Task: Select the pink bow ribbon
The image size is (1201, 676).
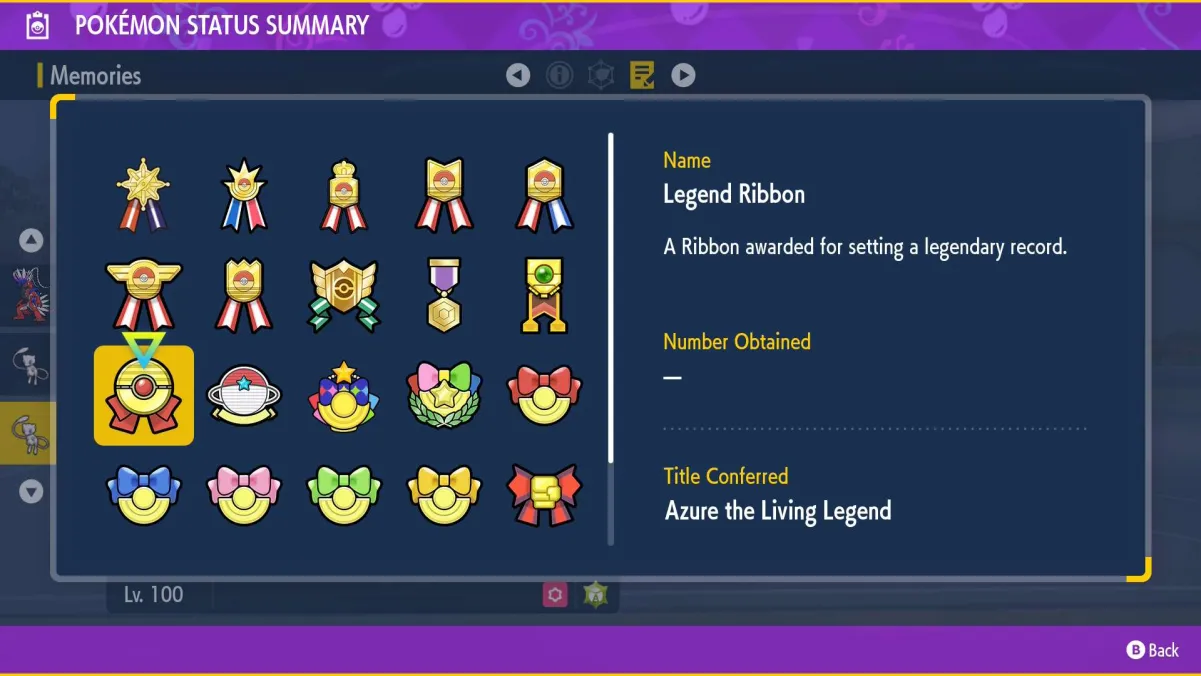Action: tap(244, 494)
